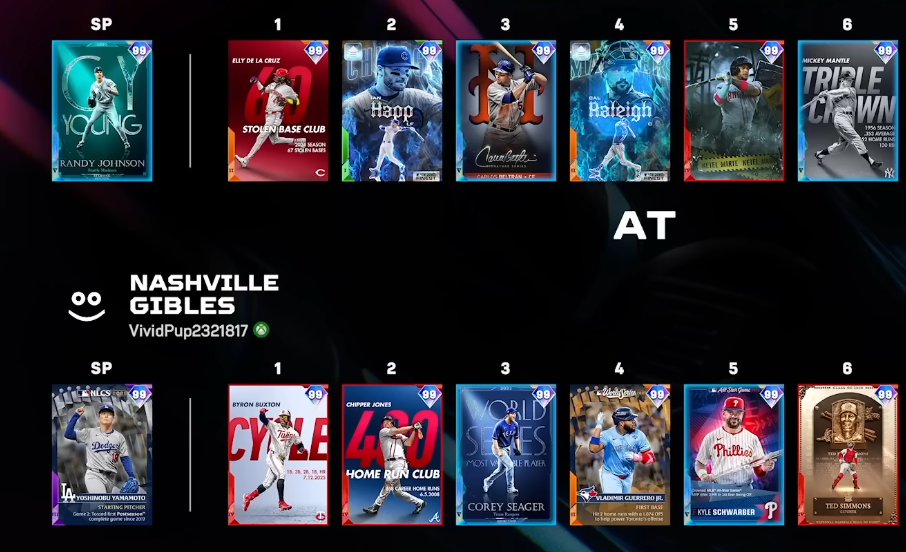Screen dimensions: 906x552
Task: Select Mickey Mantle Triple Crown card
Action: (x=848, y=111)
